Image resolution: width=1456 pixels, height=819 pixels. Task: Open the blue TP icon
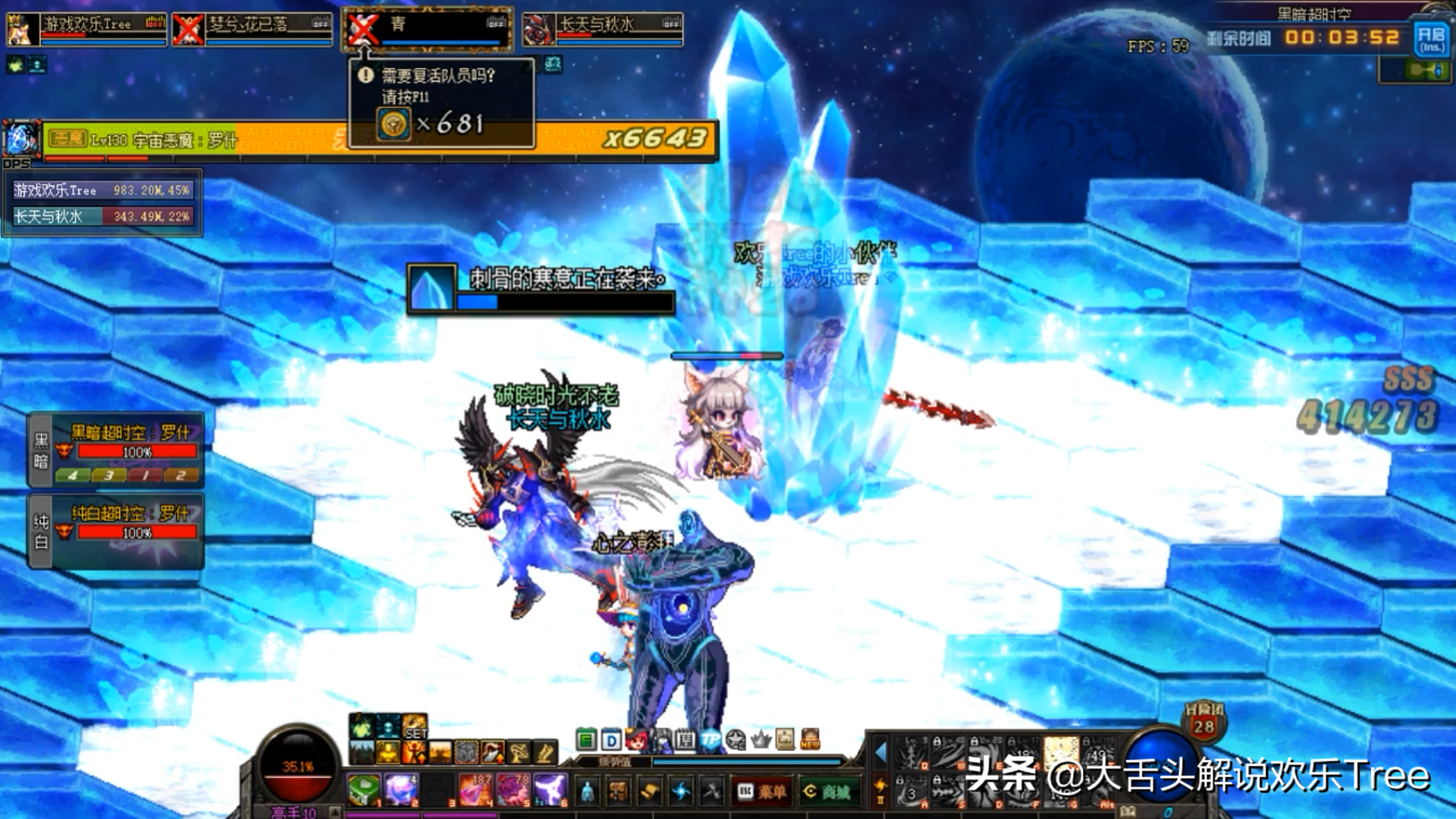point(711,739)
